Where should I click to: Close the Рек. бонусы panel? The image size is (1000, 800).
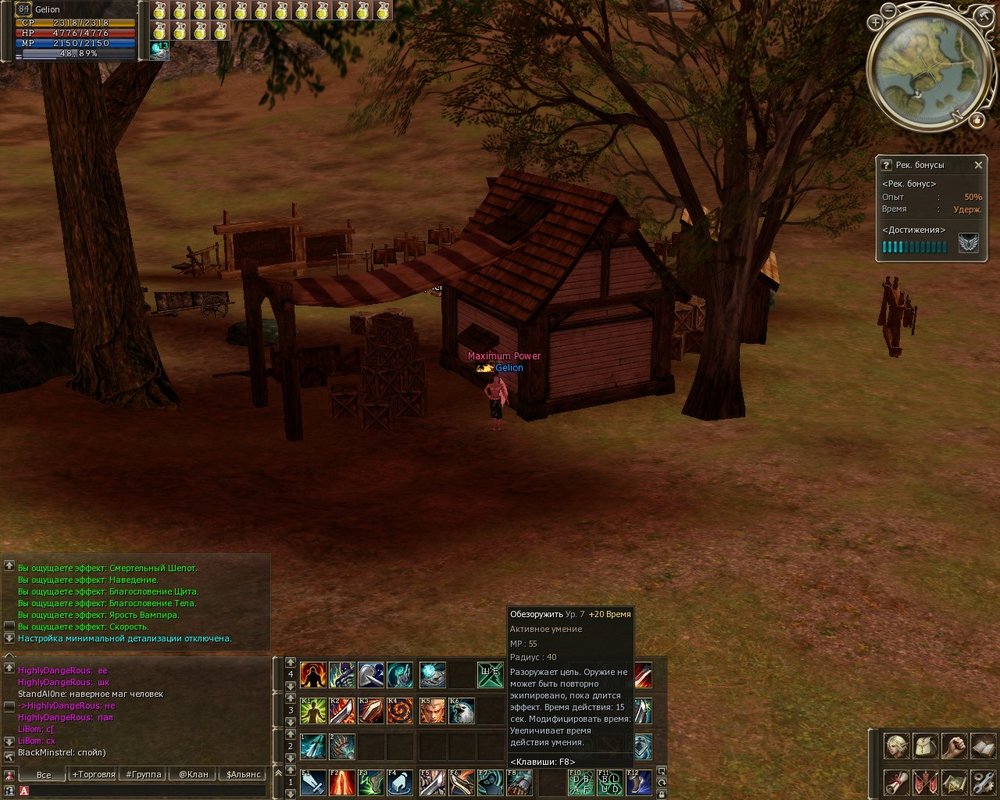point(978,165)
